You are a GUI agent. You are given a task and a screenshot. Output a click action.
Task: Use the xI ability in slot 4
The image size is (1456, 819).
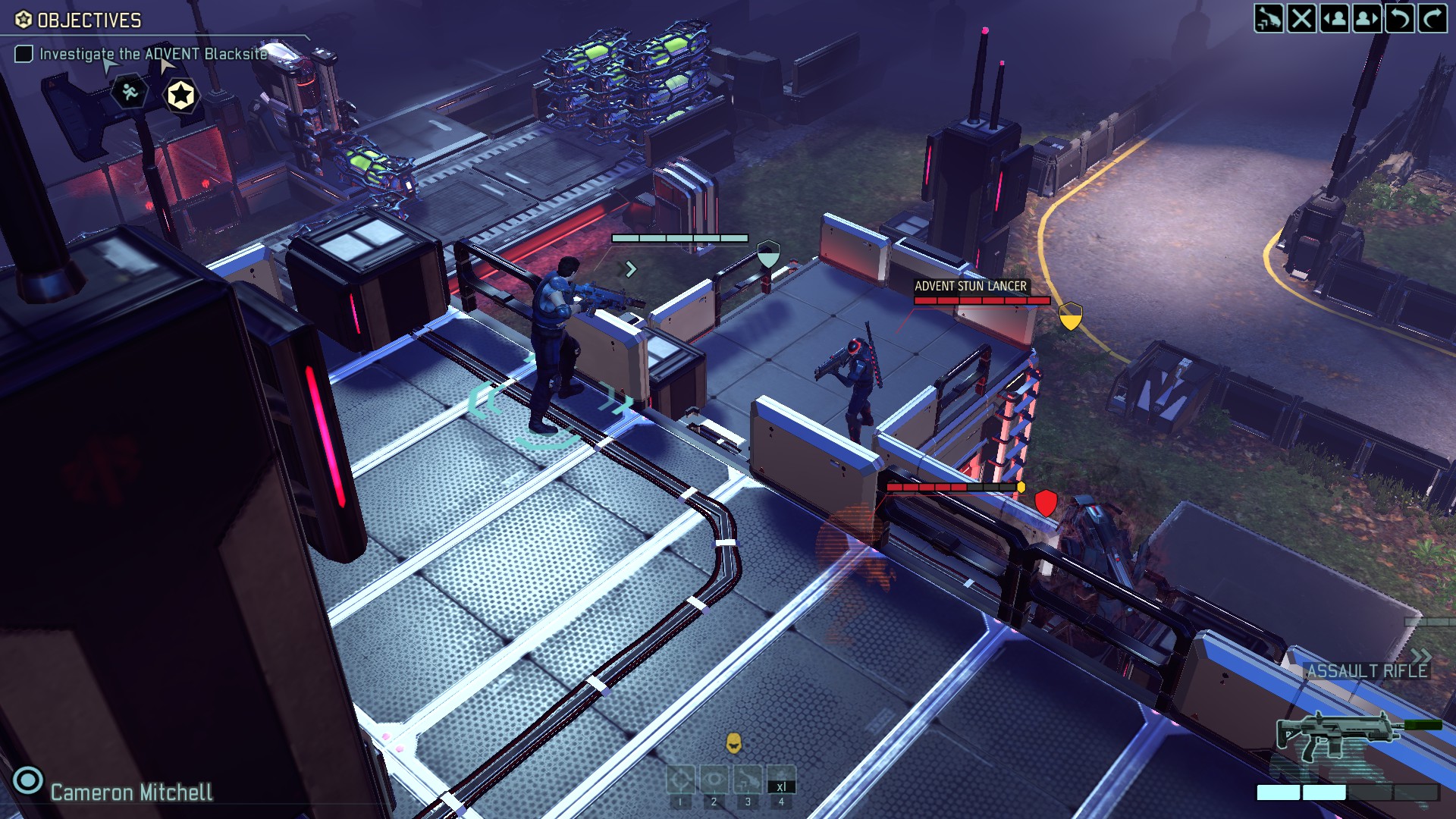point(782,777)
